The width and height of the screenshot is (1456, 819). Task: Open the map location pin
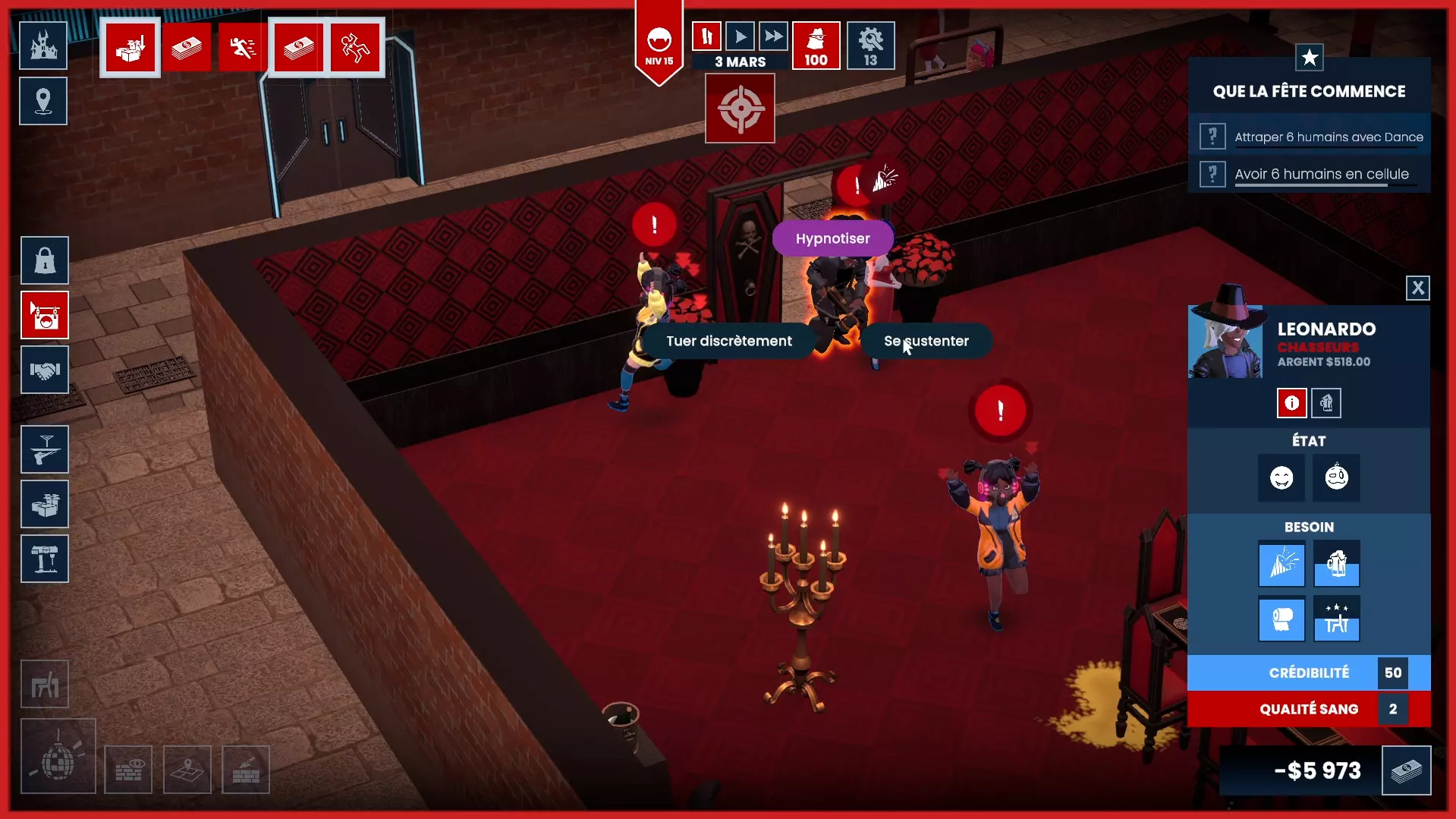[43, 101]
